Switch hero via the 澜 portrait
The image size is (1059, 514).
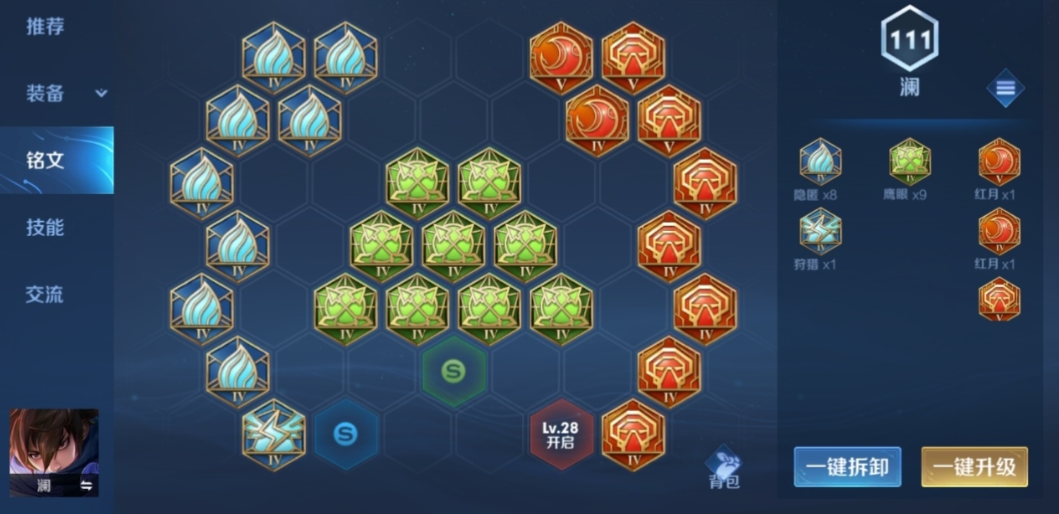click(54, 452)
